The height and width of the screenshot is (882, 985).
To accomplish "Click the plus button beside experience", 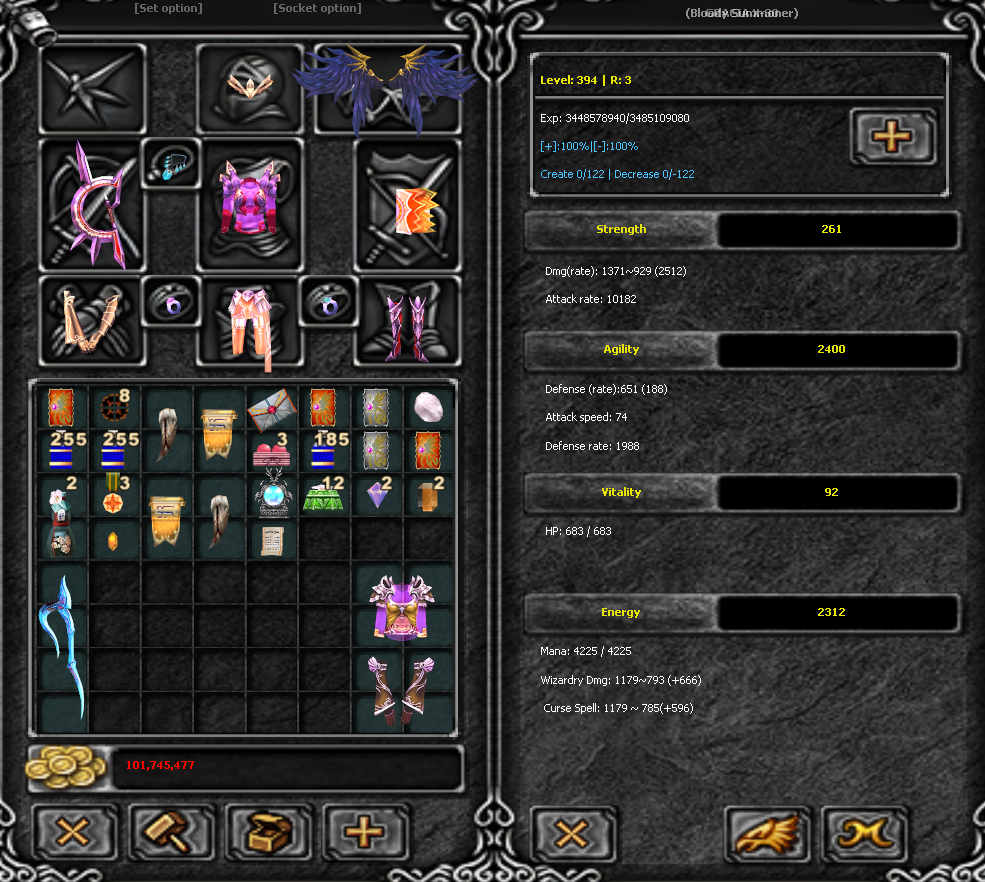I will [x=892, y=136].
